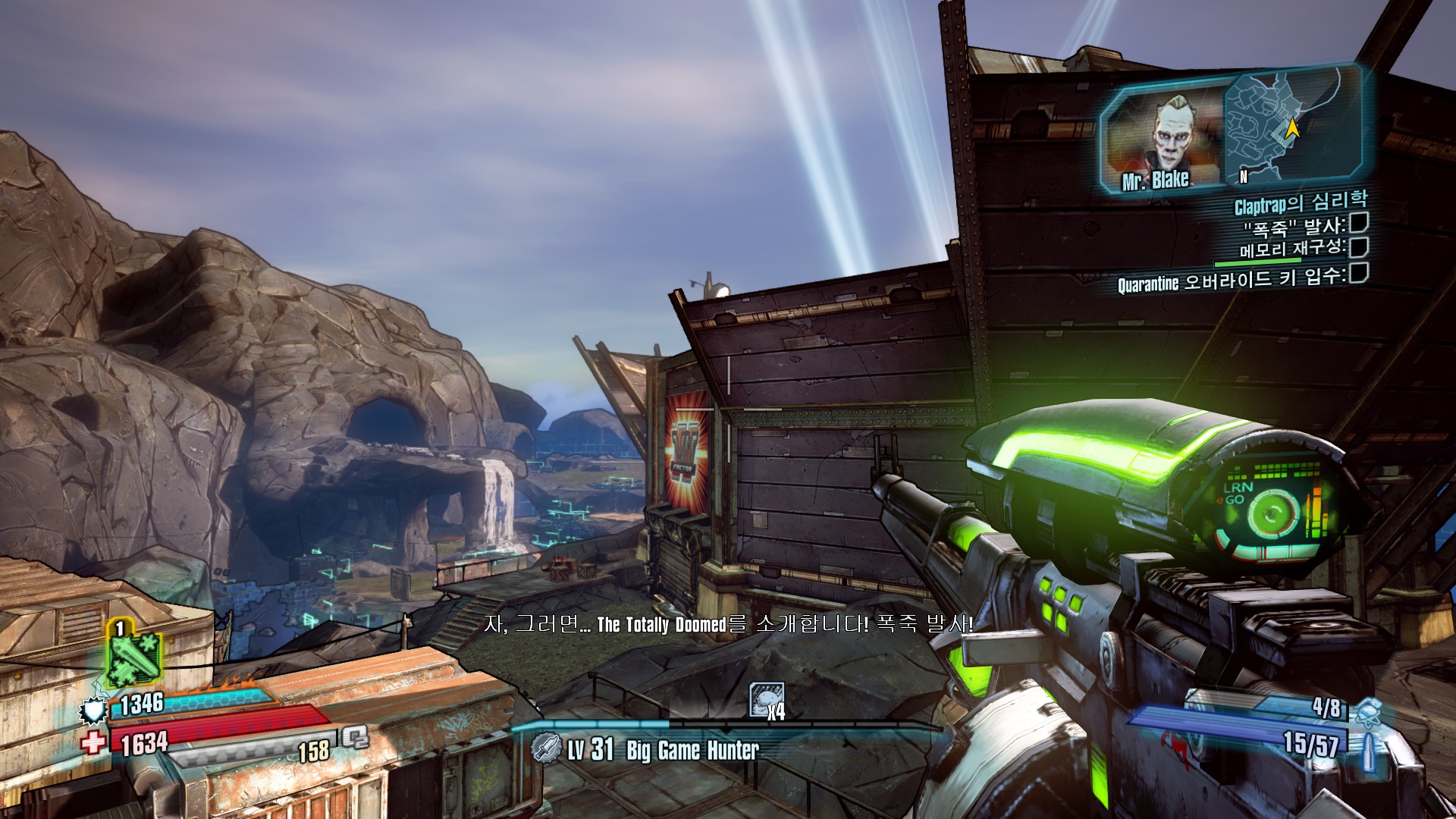Click the x4 item stack icon
Image resolution: width=1456 pixels, height=819 pixels.
click(x=765, y=700)
